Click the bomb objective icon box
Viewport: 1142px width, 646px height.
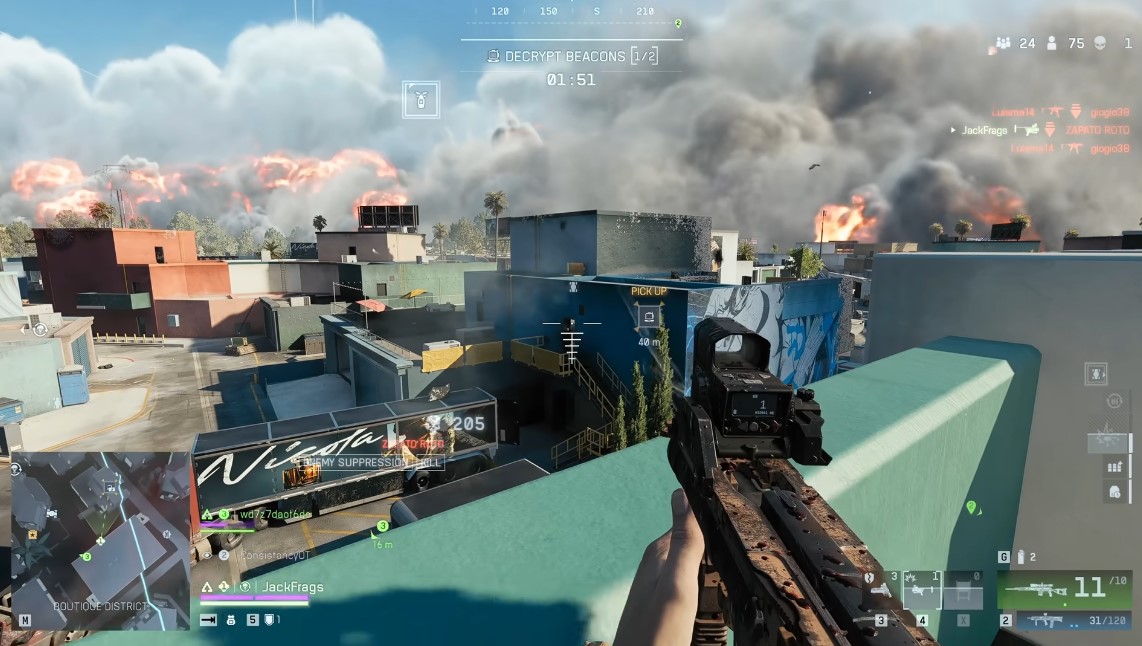(421, 99)
